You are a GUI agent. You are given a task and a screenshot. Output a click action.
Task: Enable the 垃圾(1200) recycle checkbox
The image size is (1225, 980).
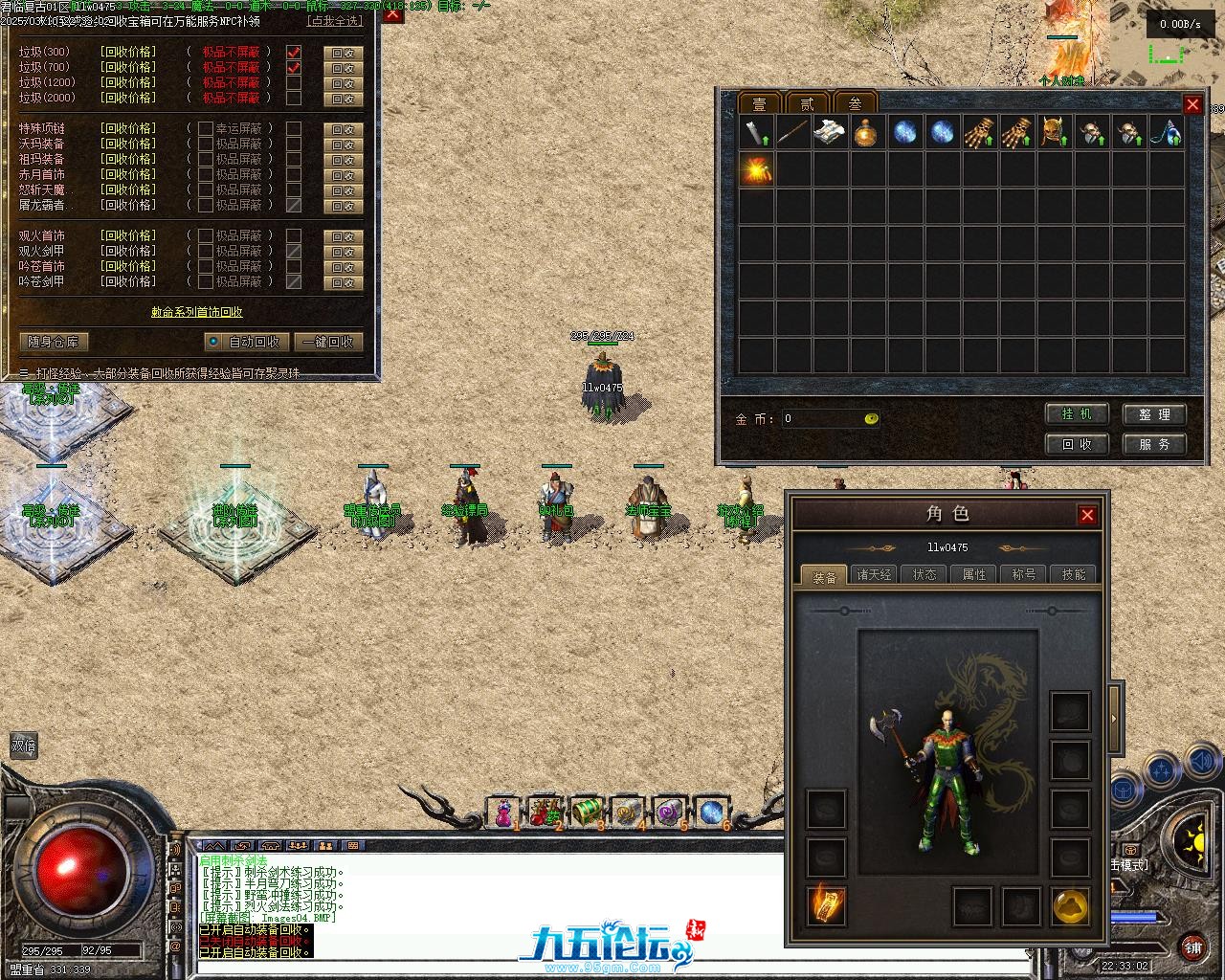coord(294,82)
